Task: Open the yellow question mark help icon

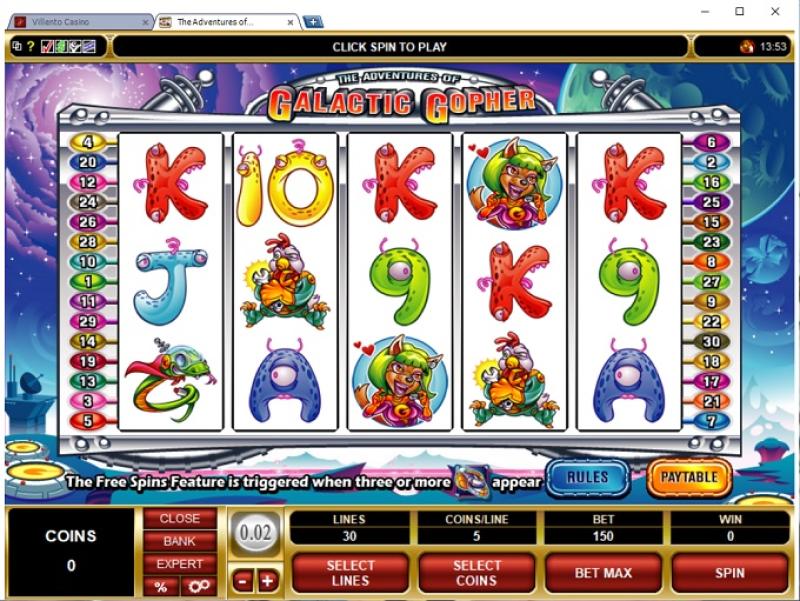Action: tap(31, 46)
